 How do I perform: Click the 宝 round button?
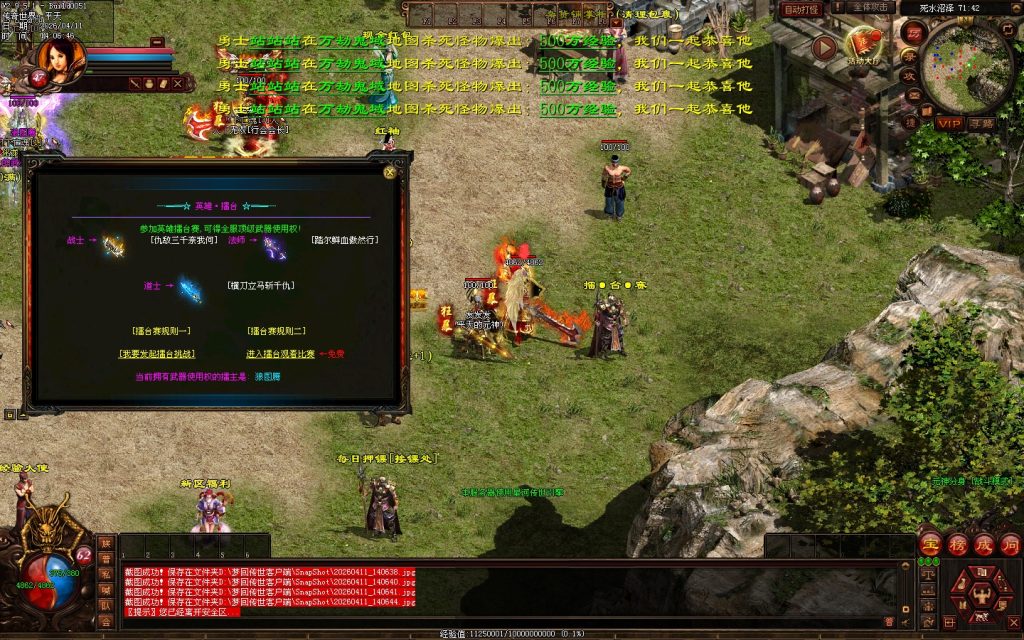tap(930, 544)
